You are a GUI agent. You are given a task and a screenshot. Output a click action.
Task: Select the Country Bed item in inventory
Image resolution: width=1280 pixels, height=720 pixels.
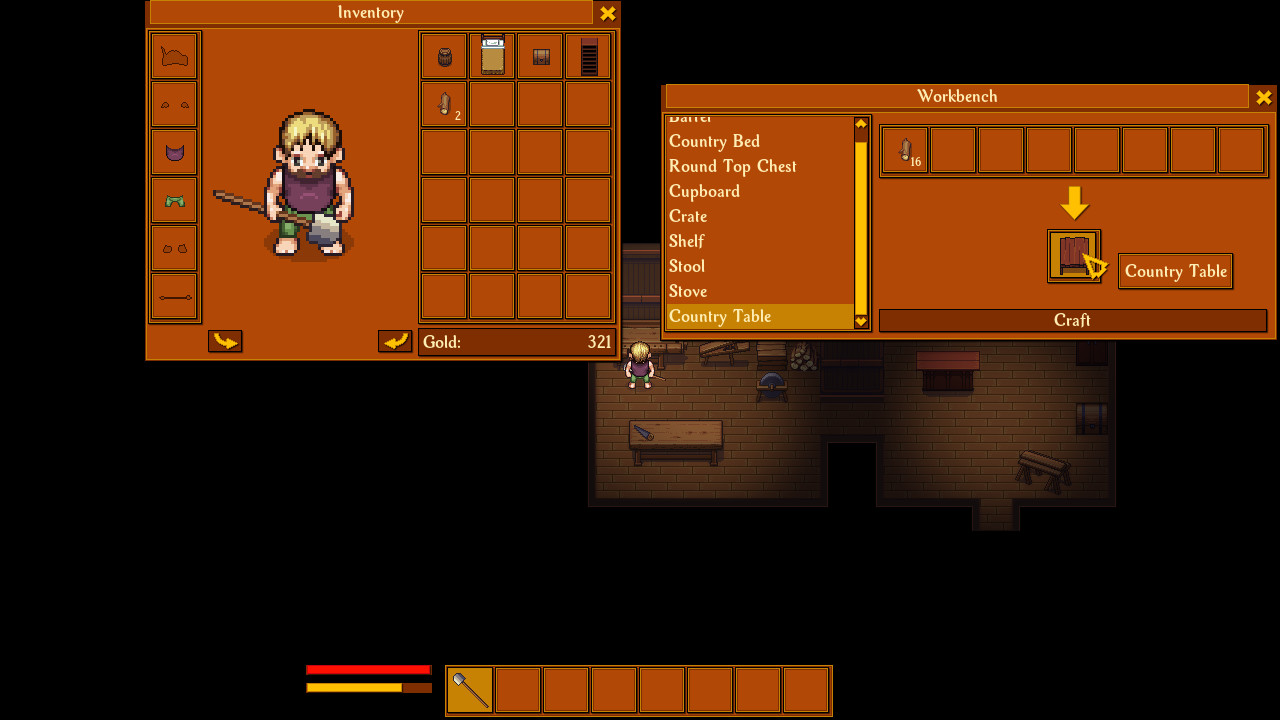pyautogui.click(x=491, y=56)
